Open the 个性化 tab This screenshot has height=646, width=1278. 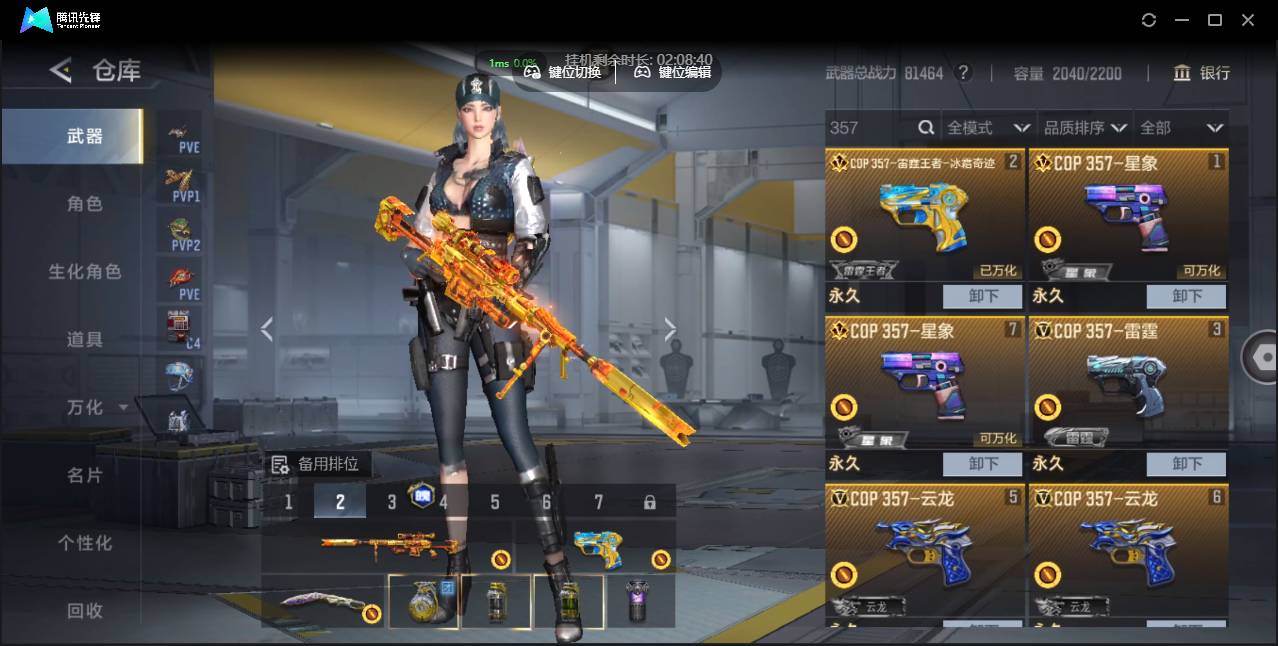pyautogui.click(x=84, y=543)
